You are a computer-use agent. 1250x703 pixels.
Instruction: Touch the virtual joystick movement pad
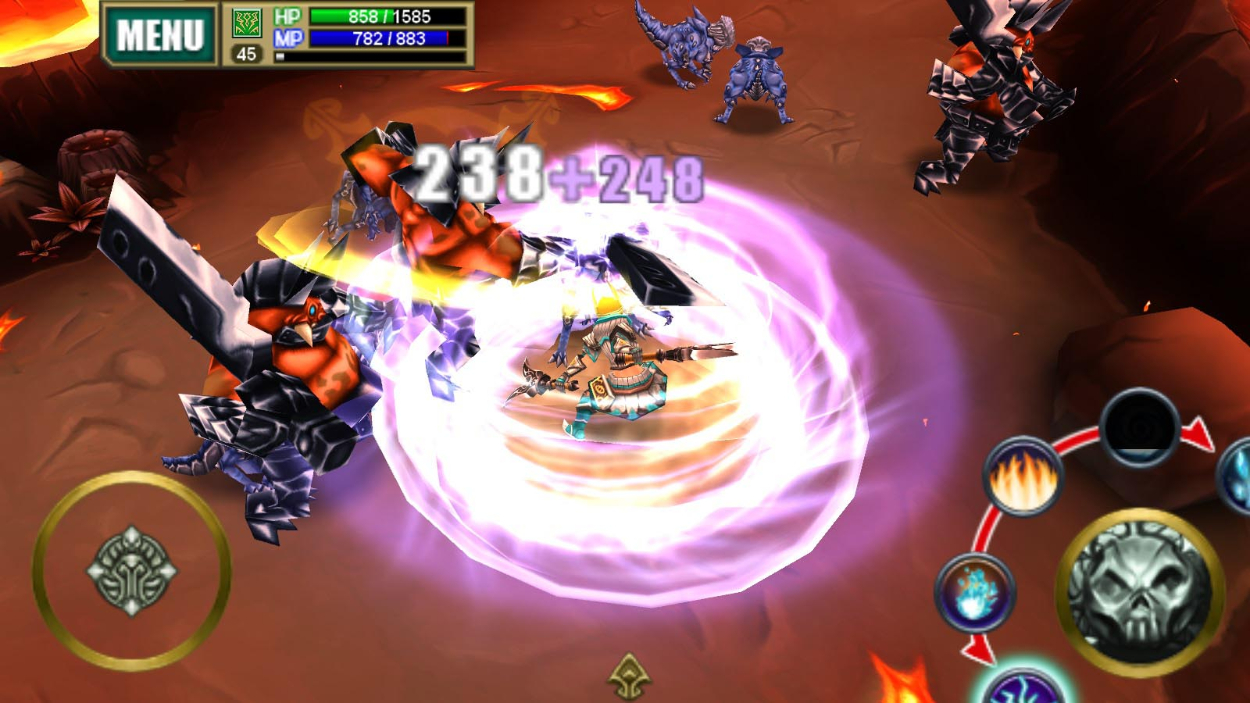[131, 570]
